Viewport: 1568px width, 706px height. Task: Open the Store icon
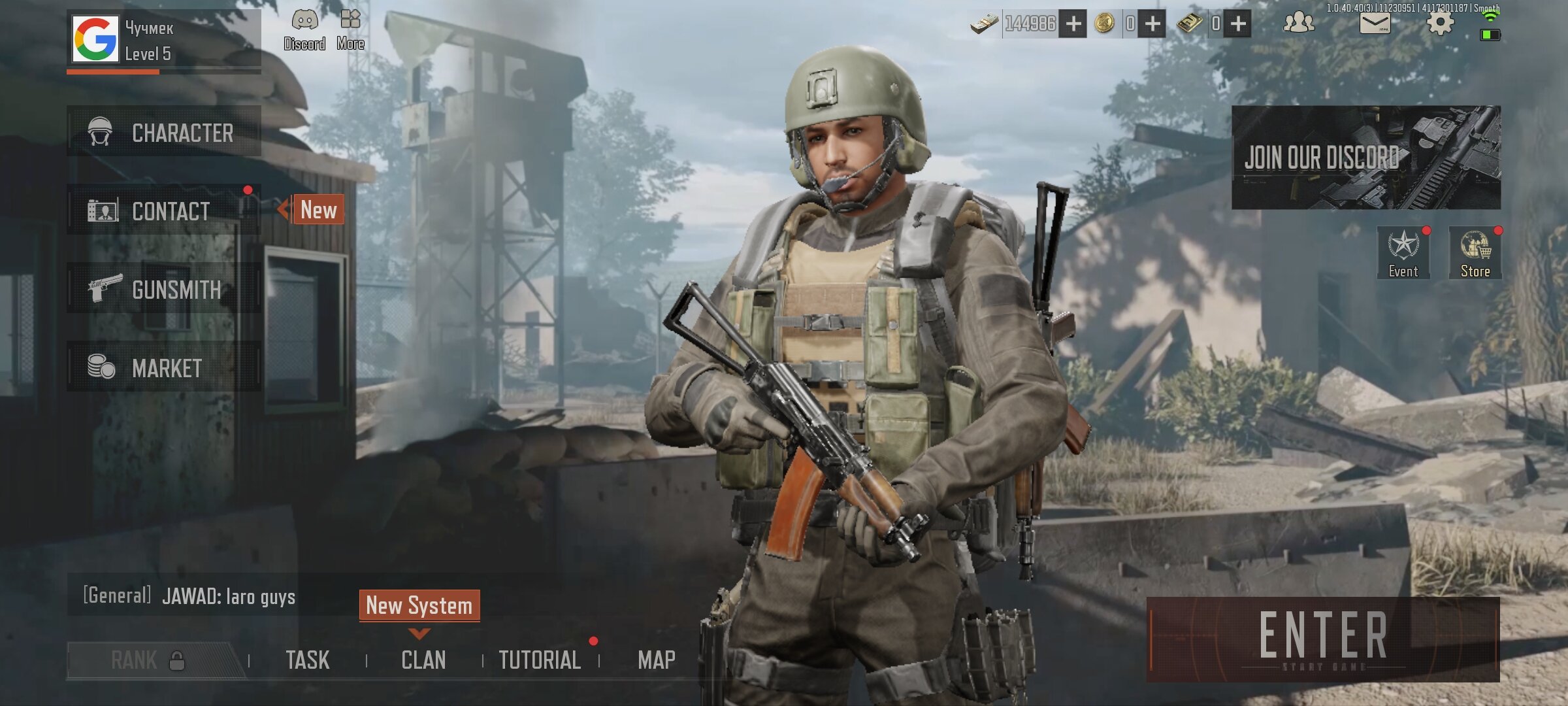1475,254
